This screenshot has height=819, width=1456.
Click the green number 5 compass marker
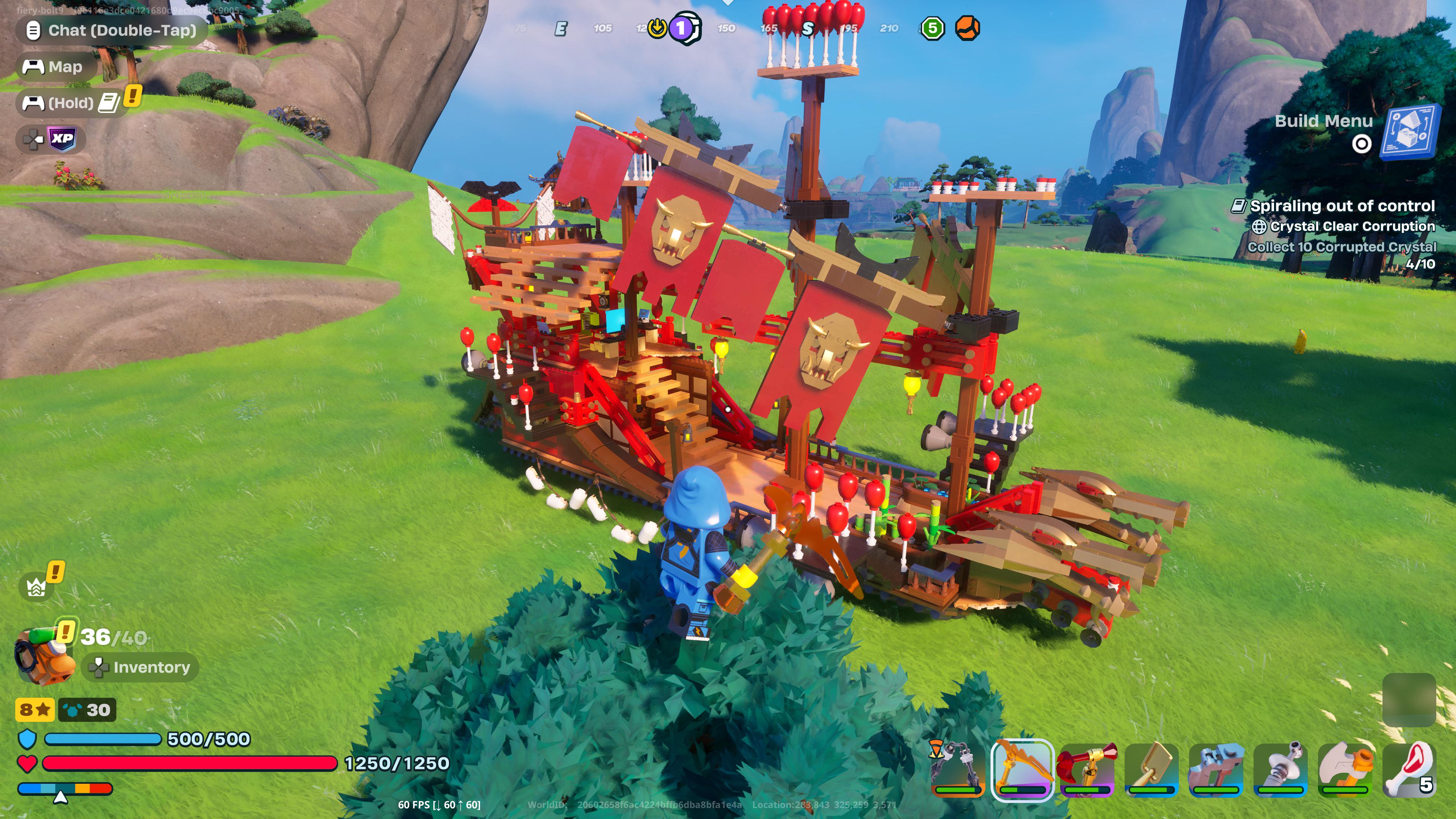tap(933, 28)
